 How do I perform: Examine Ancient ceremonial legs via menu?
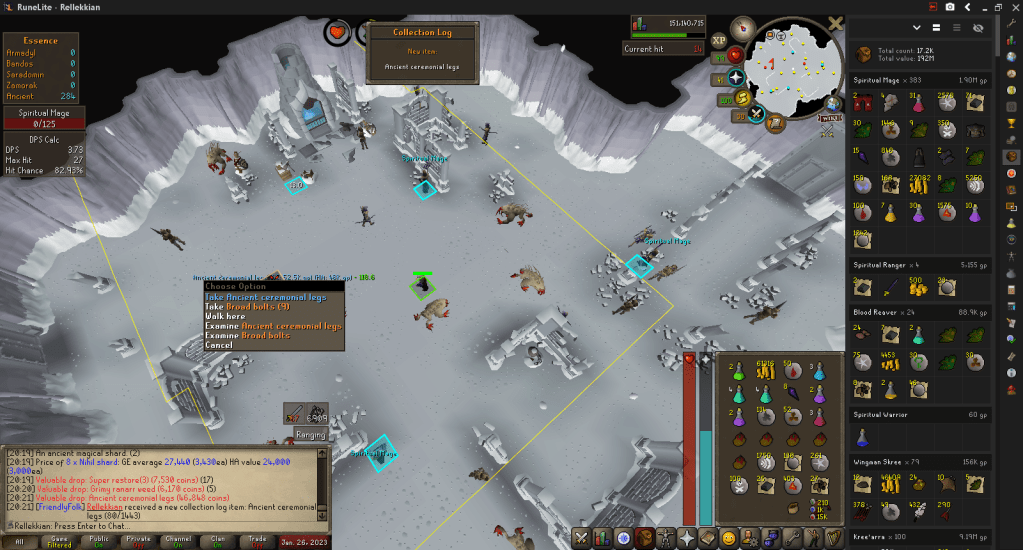(x=273, y=326)
